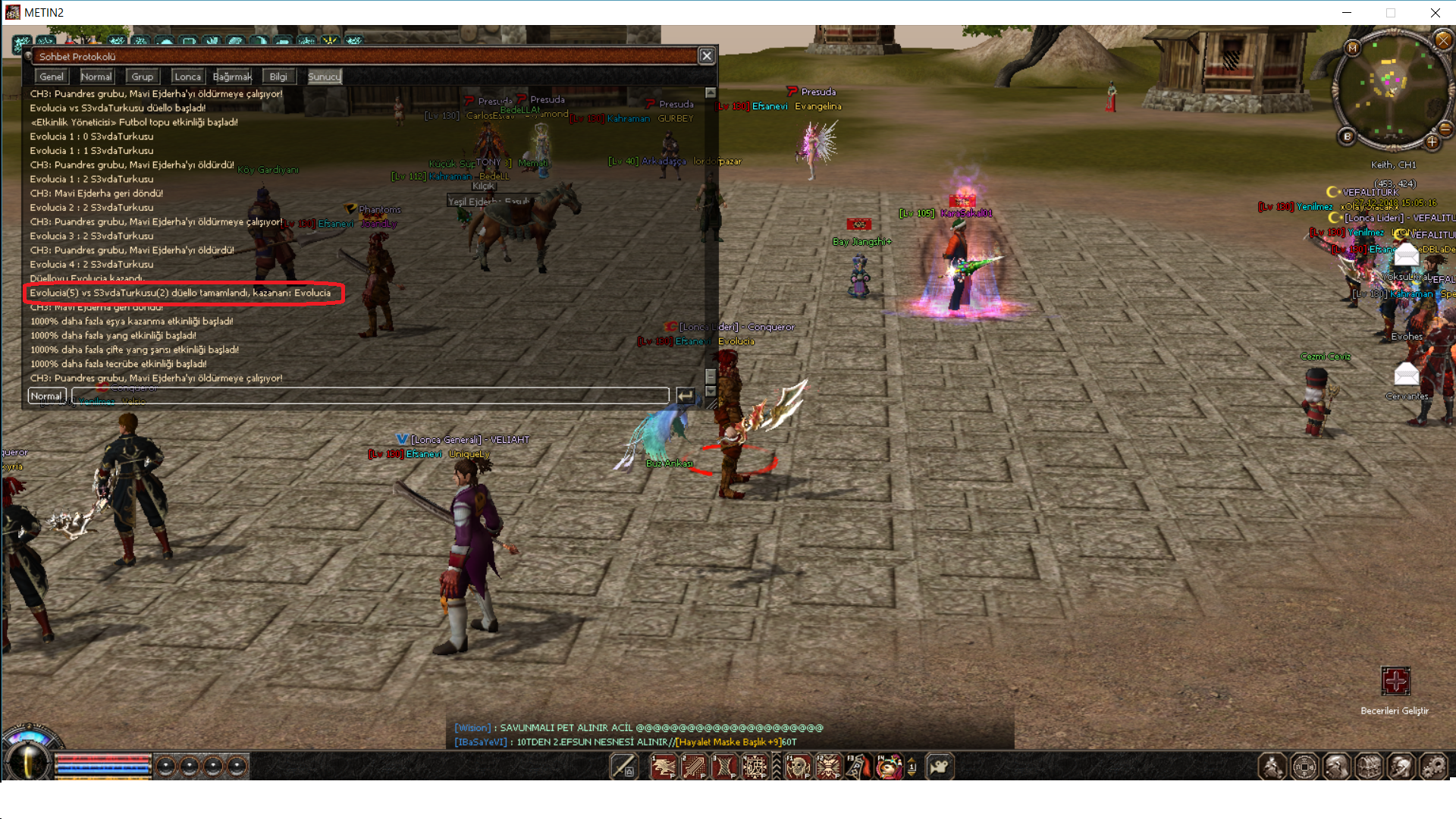This screenshot has width=1456, height=819.
Task: Click the chat message input field
Action: [x=370, y=396]
